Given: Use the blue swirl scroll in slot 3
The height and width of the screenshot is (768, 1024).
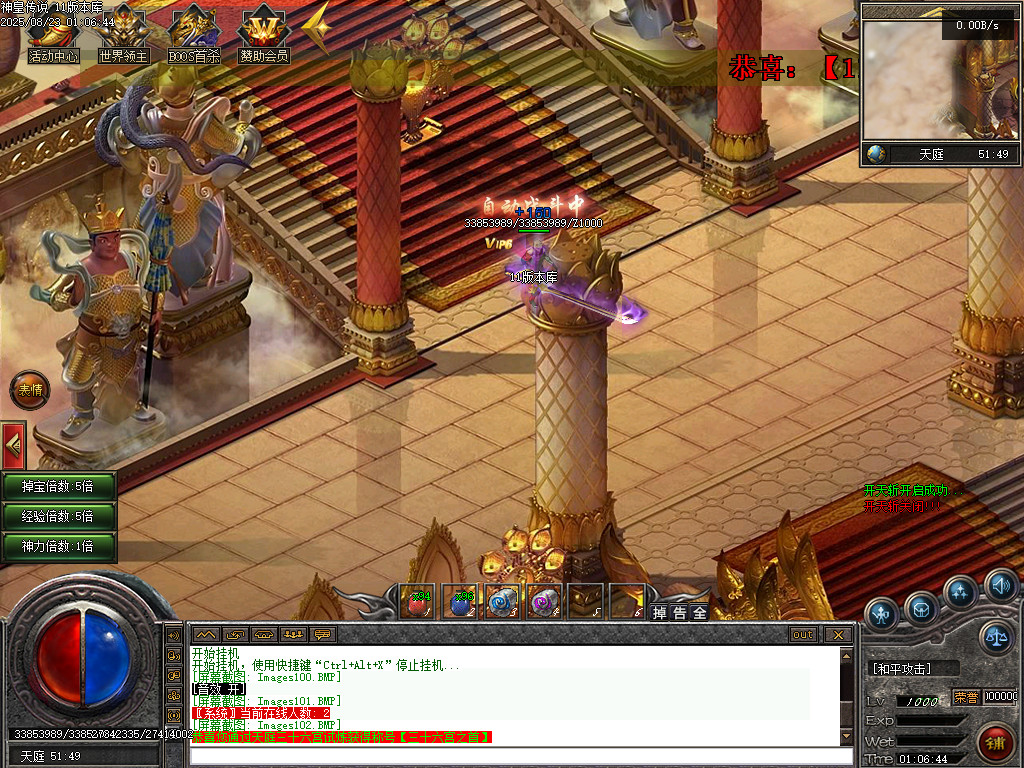Looking at the screenshot, I should coord(501,601).
